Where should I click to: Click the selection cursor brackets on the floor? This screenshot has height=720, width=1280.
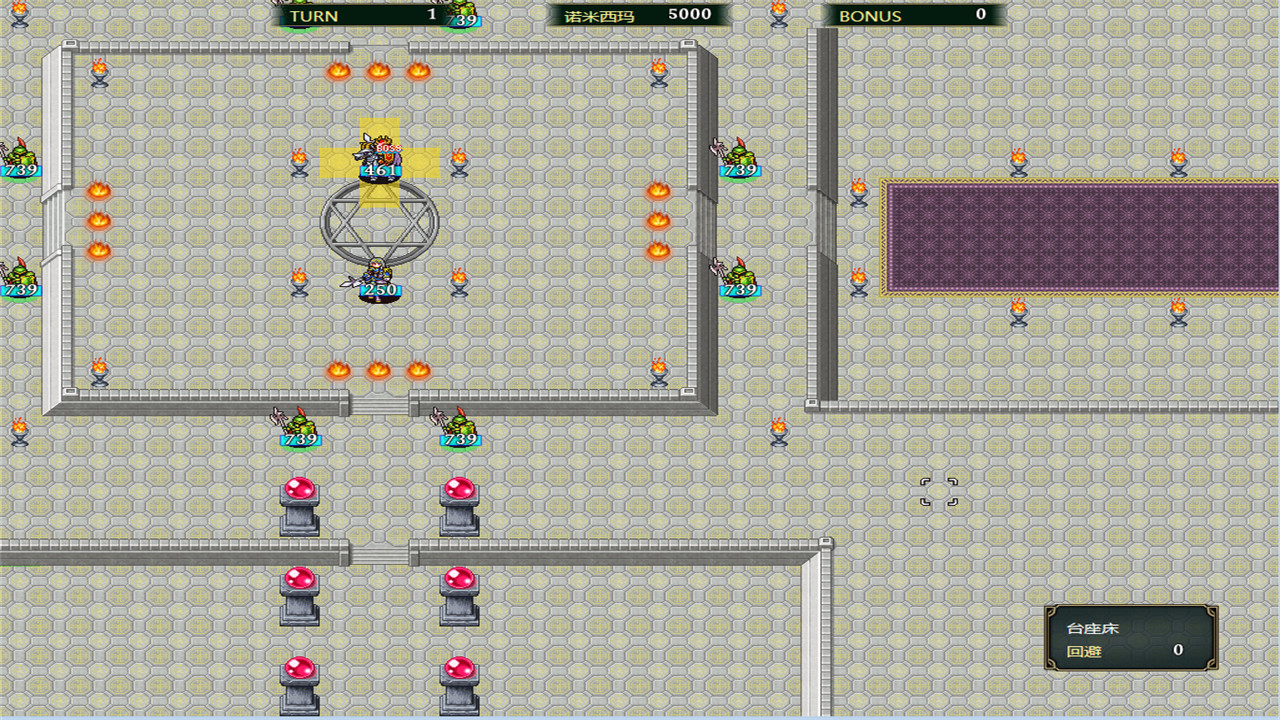click(938, 494)
